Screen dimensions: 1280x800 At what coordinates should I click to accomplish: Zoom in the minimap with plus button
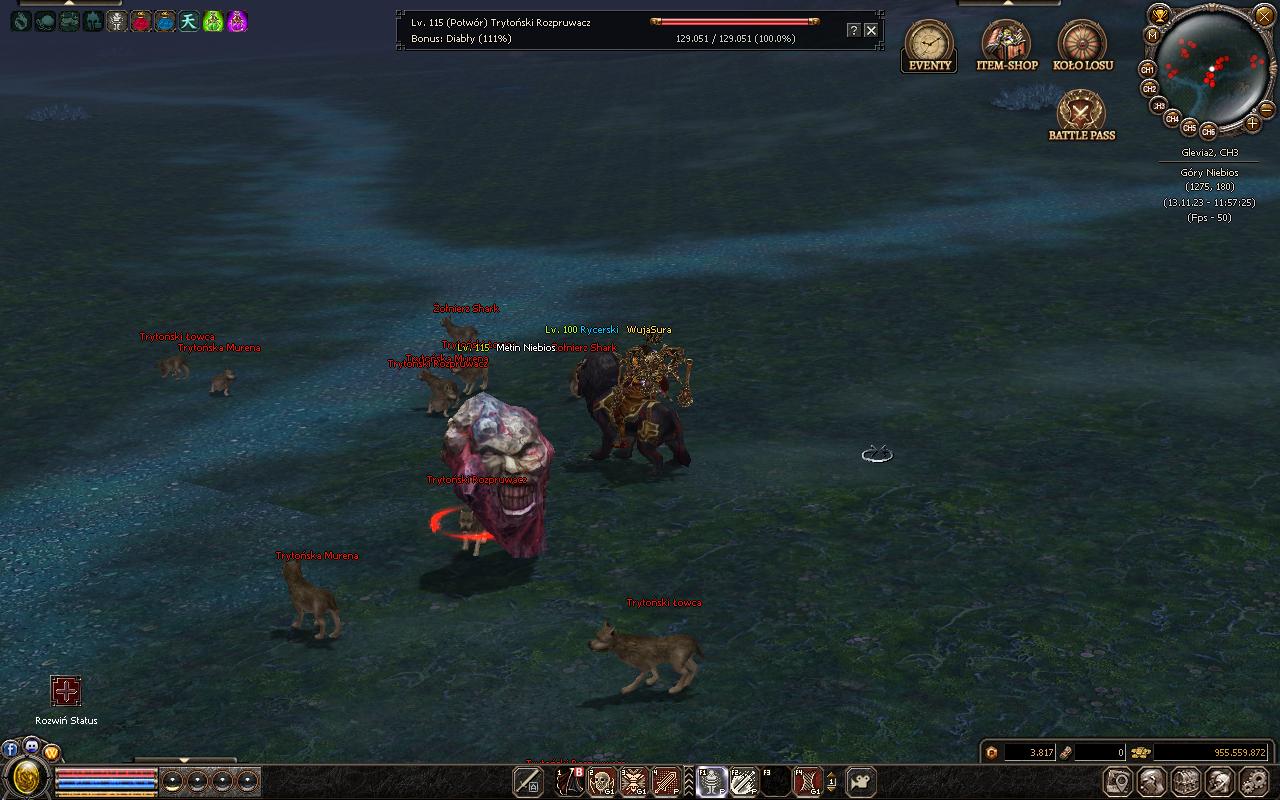pyautogui.click(x=1252, y=123)
